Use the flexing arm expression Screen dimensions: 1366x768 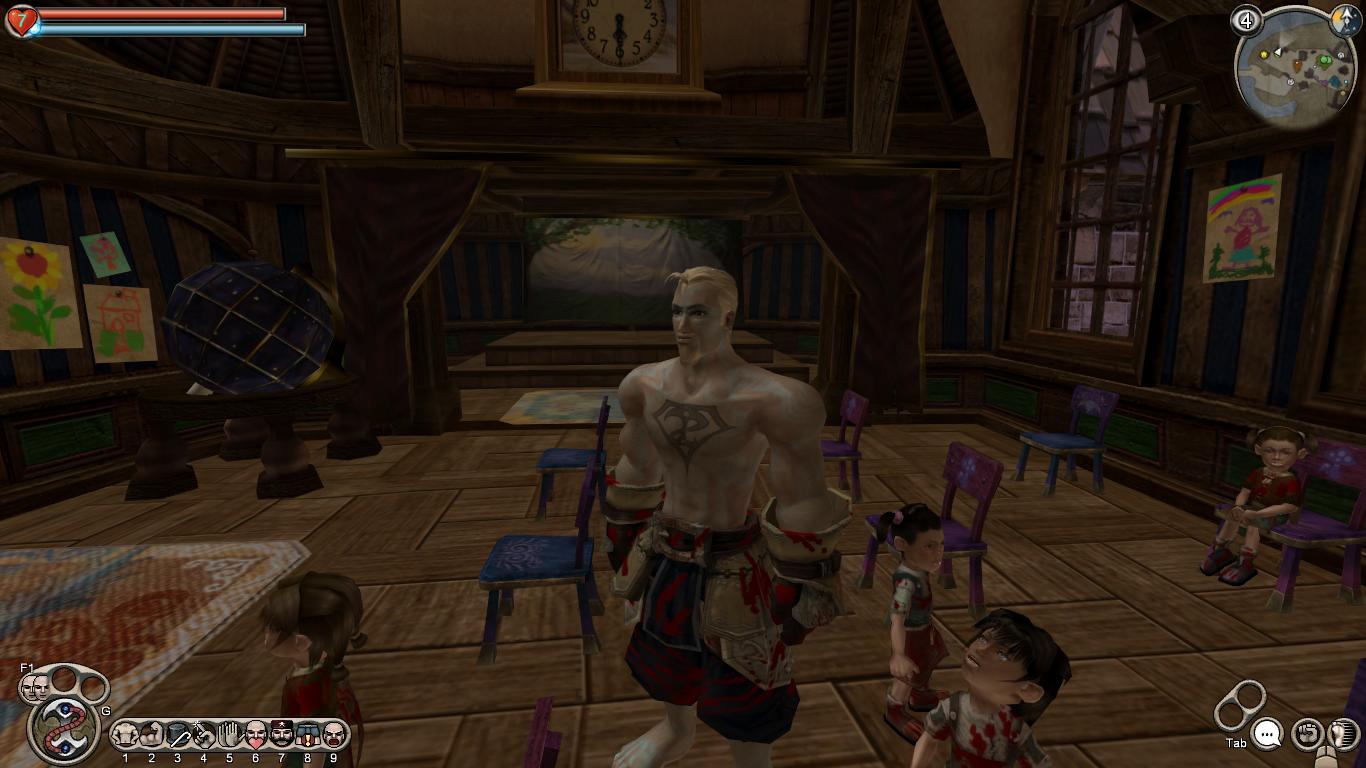tap(151, 735)
